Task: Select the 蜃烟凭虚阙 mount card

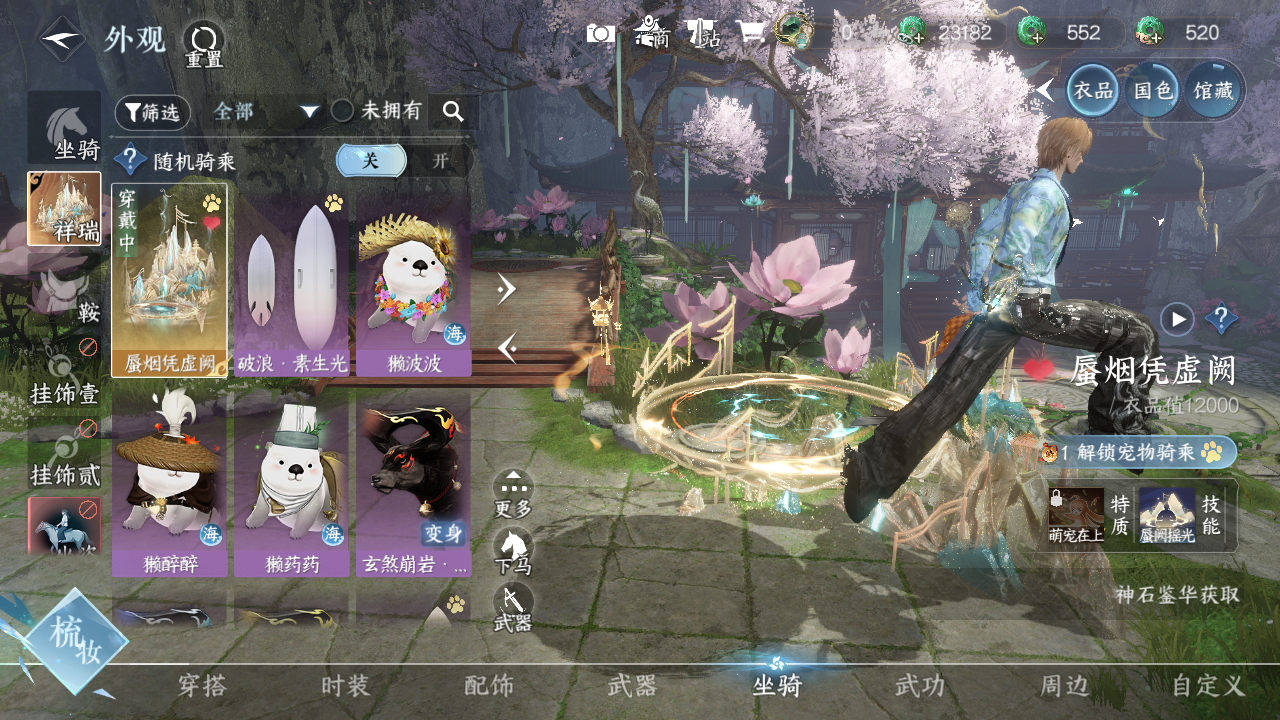Action: (169, 280)
